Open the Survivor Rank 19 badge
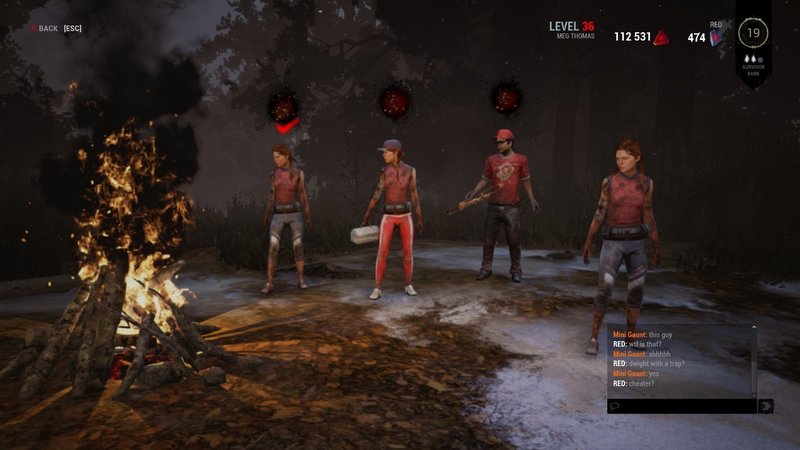 pos(752,33)
